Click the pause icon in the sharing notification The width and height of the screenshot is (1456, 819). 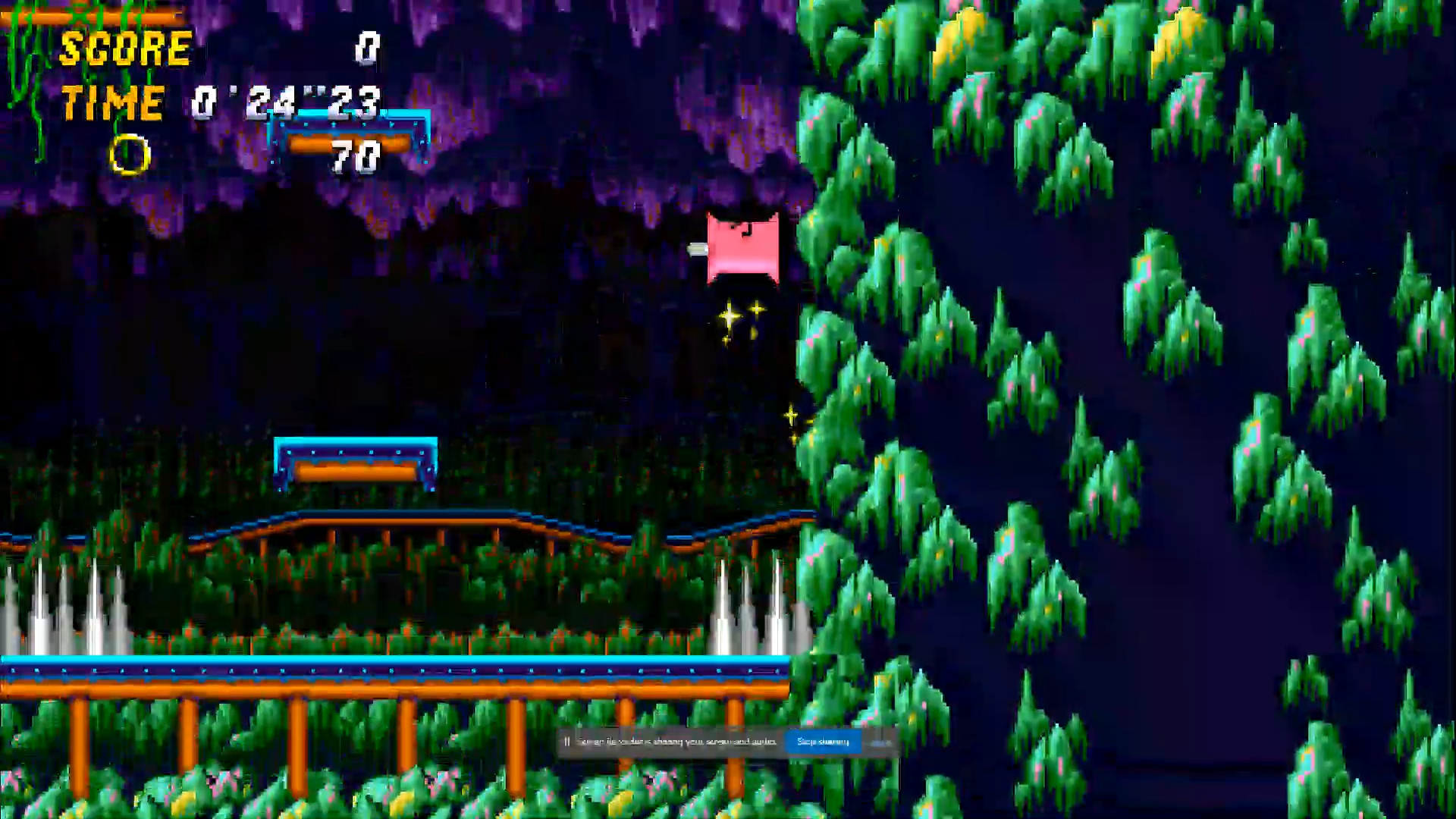point(567,742)
